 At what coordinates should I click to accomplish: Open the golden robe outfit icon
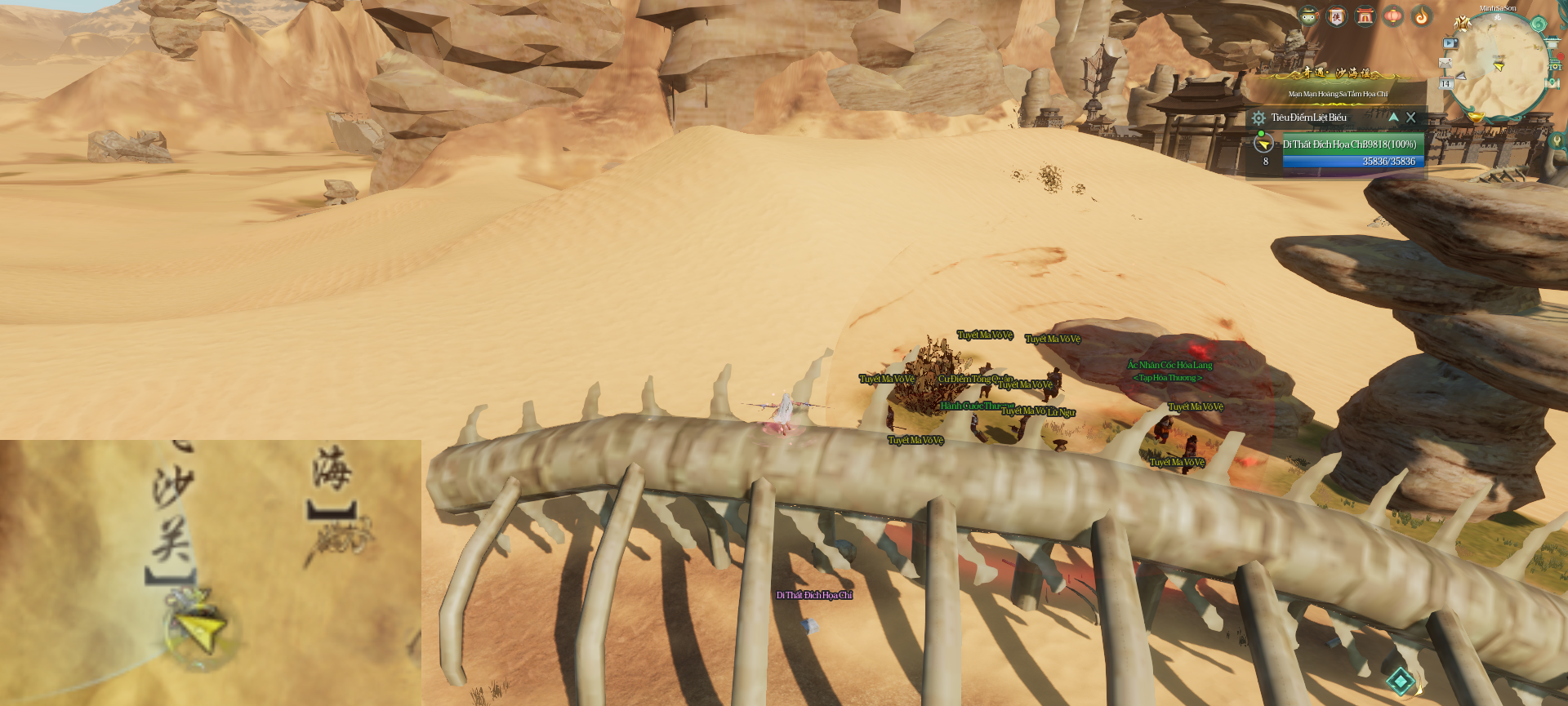click(x=1462, y=22)
